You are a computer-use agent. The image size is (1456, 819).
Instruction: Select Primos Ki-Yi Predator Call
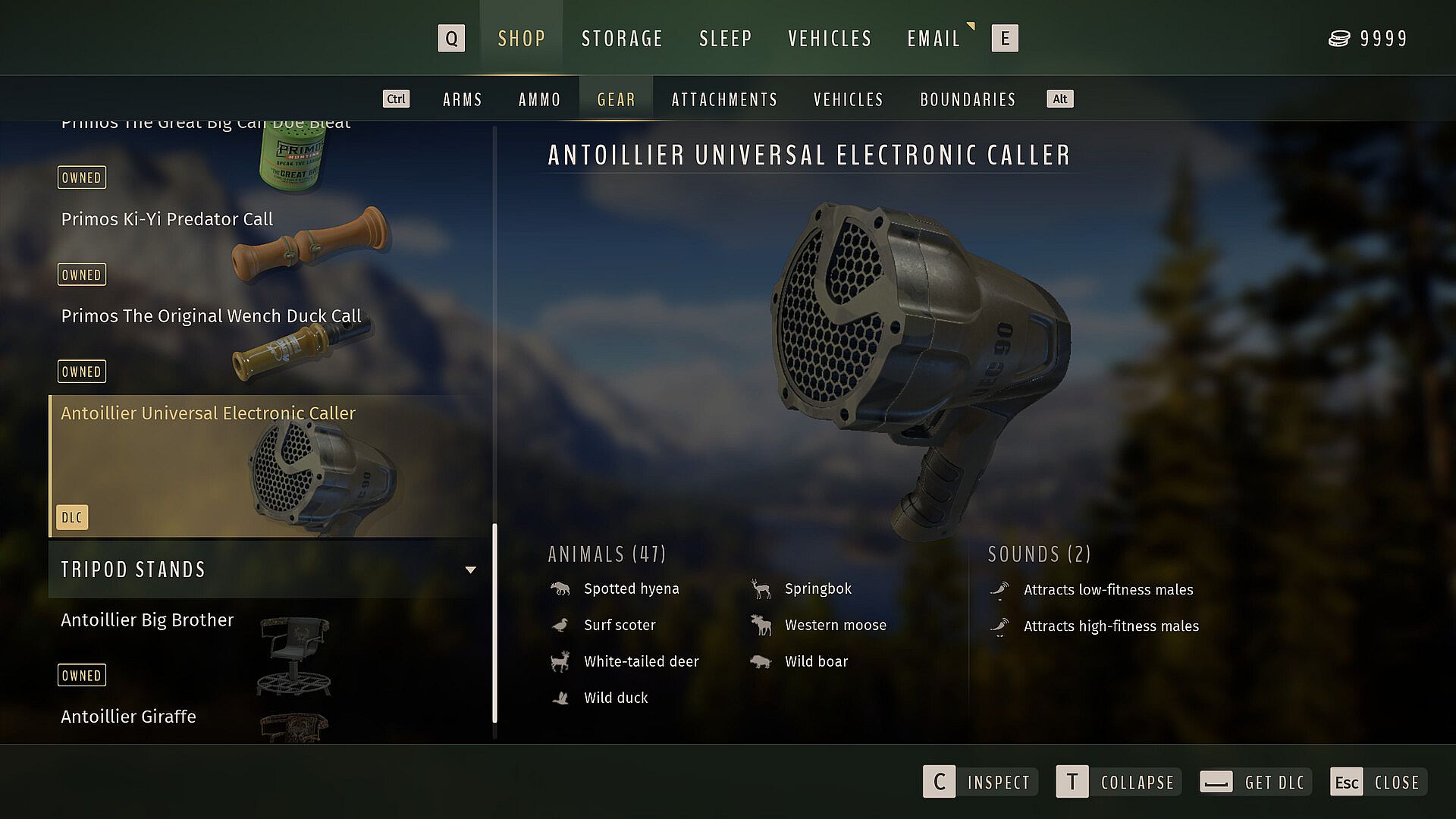(x=167, y=220)
